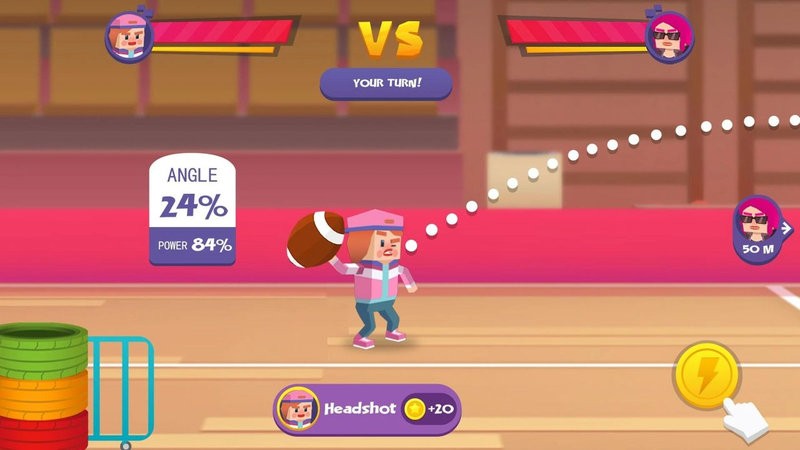Click the opponent avatar wearing sunglasses

pos(668,38)
